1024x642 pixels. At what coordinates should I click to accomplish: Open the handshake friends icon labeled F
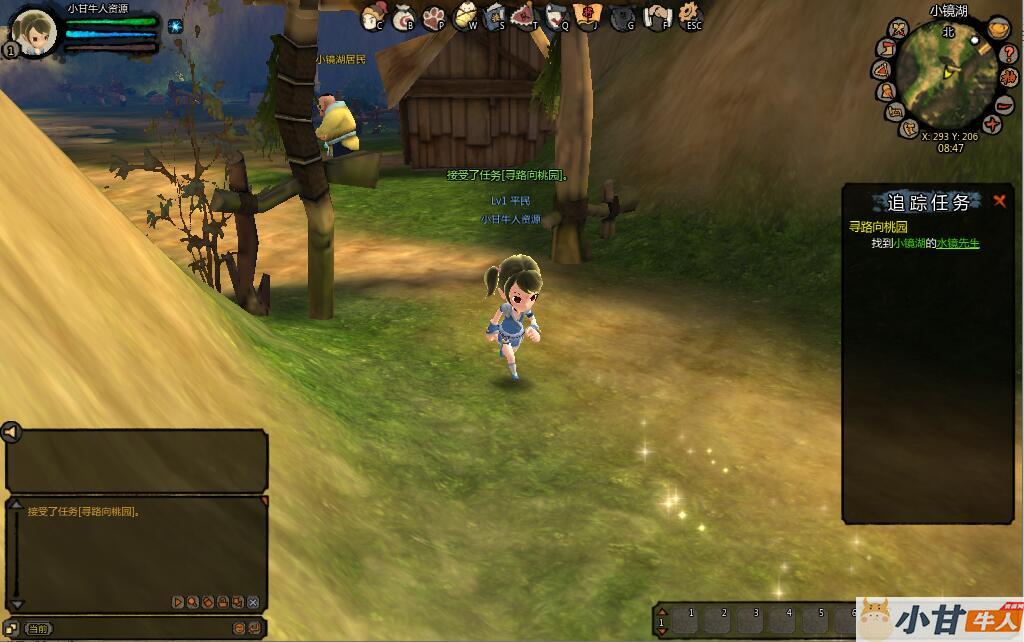657,17
